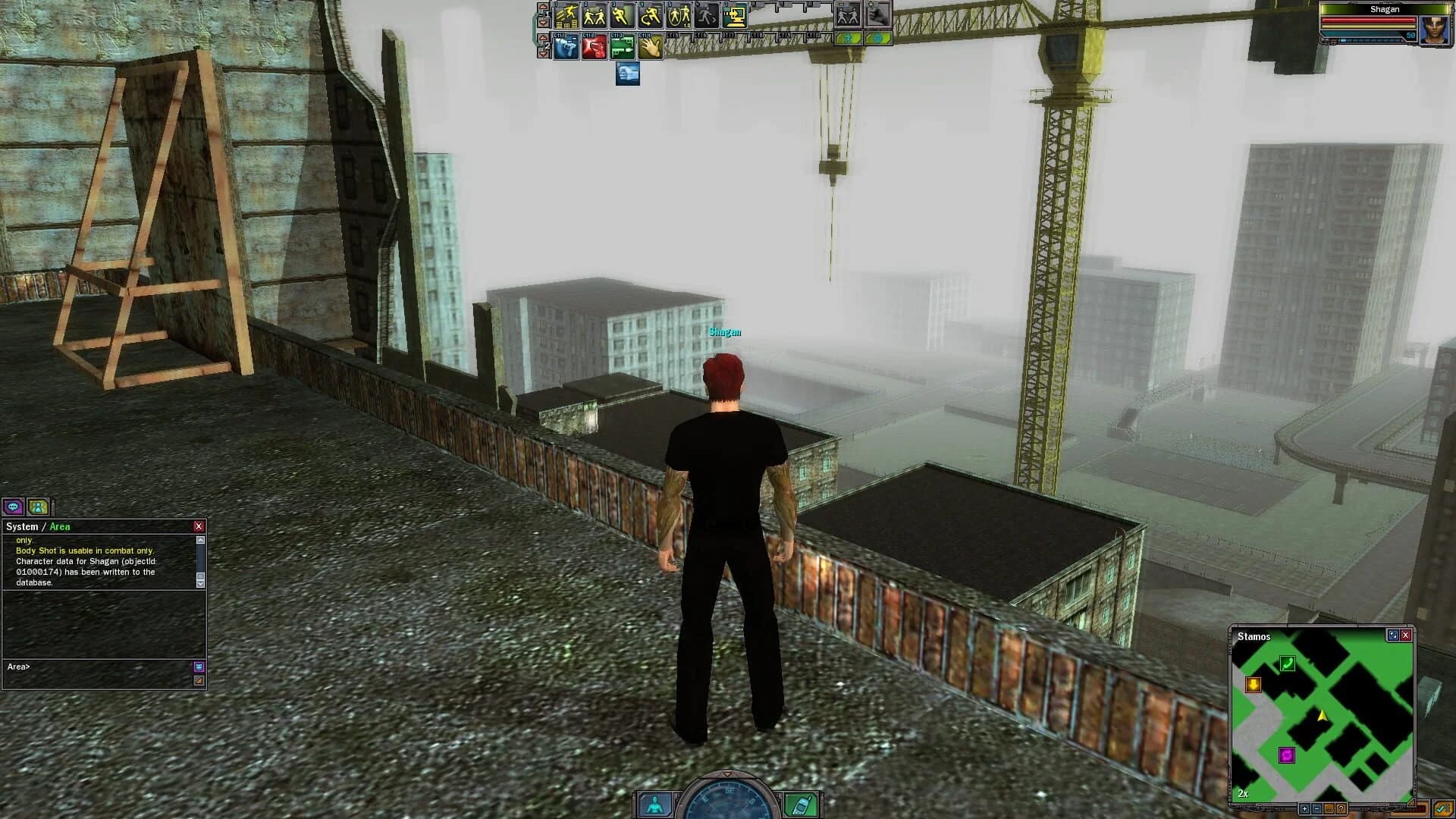Switch to the Area chat tab
The height and width of the screenshot is (819, 1456).
(60, 526)
